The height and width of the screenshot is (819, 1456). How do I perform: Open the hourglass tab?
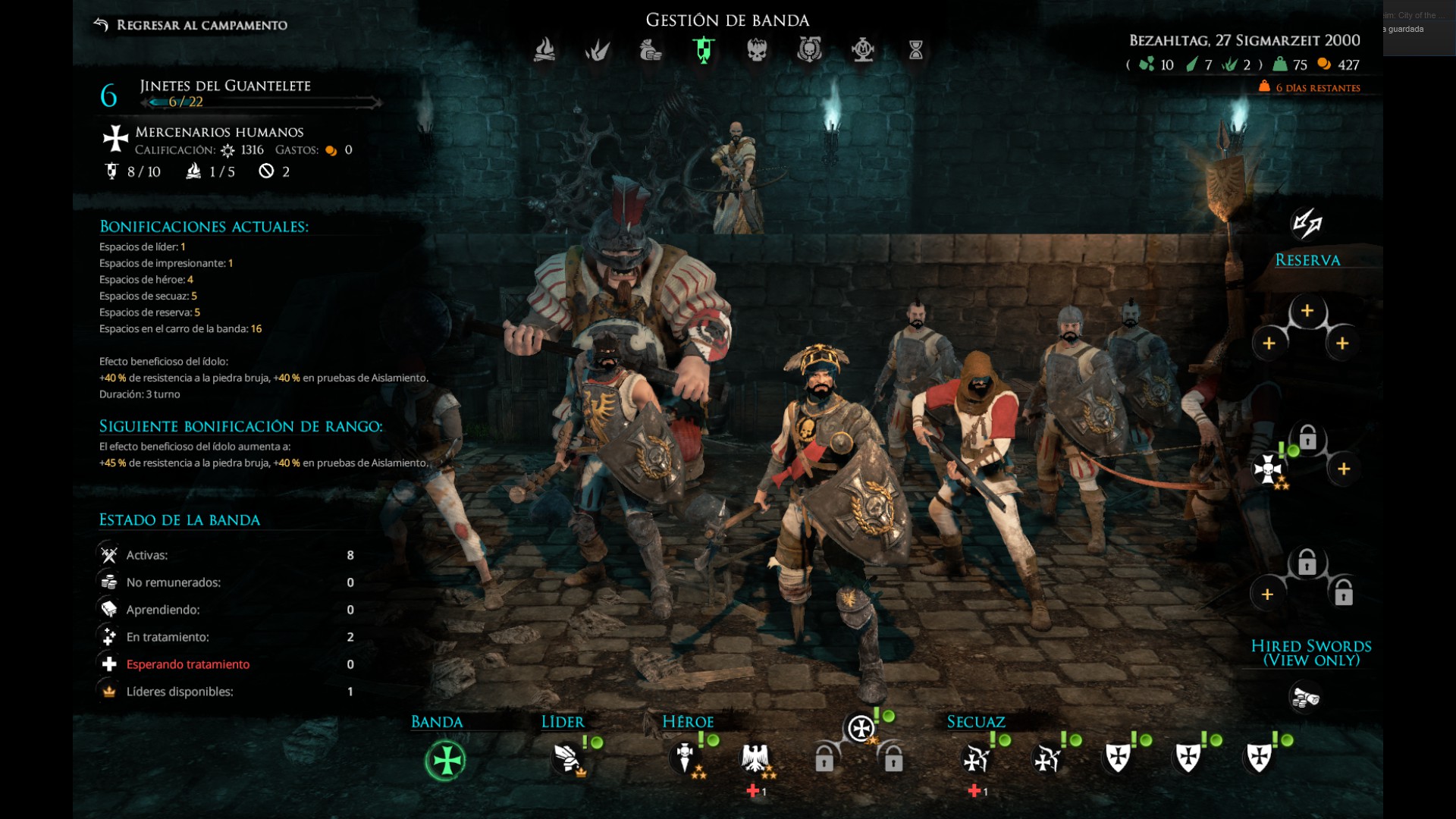pyautogui.click(x=916, y=50)
